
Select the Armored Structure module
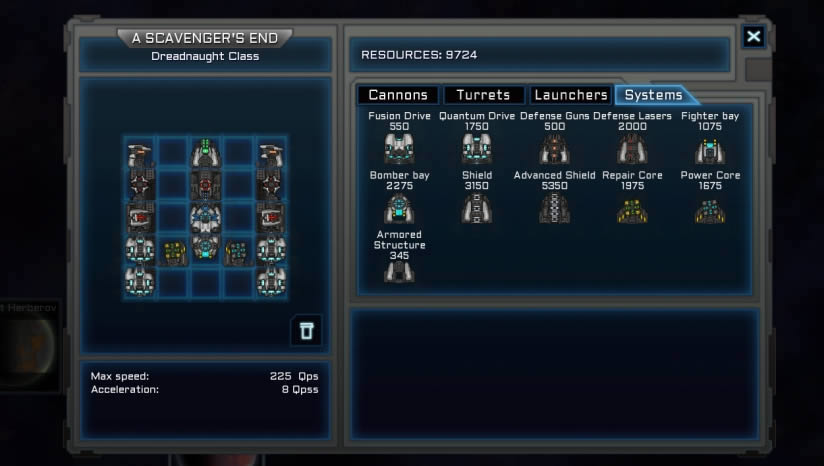(x=399, y=269)
